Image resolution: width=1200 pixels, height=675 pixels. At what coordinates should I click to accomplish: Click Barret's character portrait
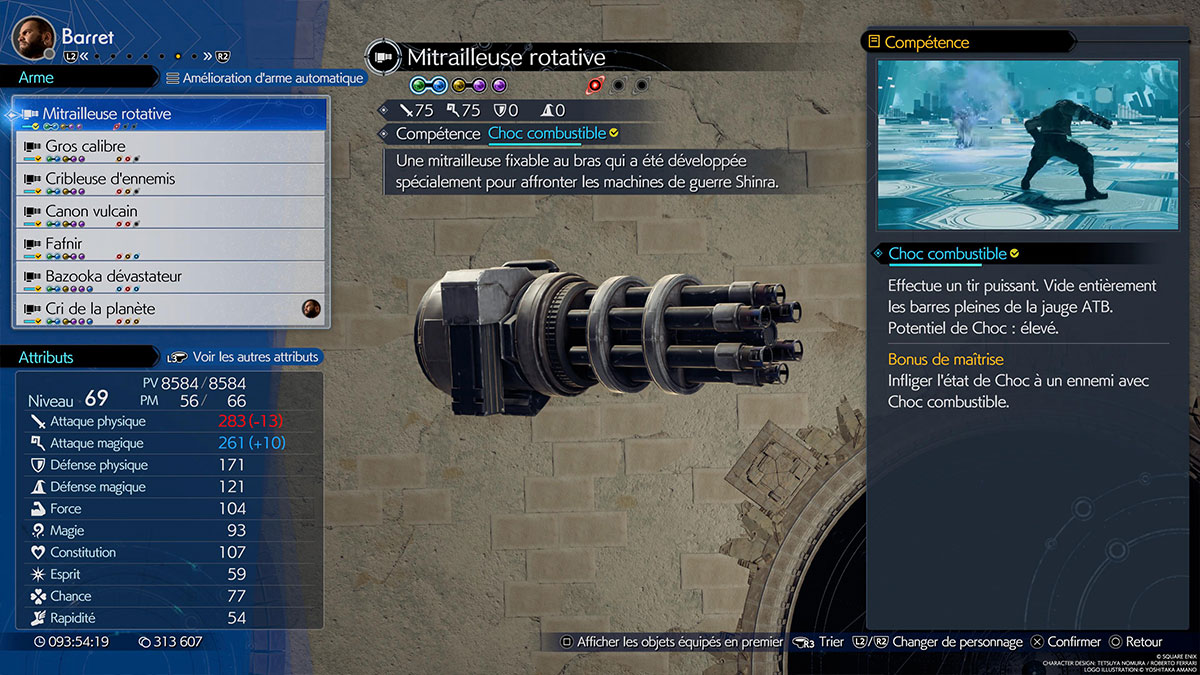pos(33,38)
